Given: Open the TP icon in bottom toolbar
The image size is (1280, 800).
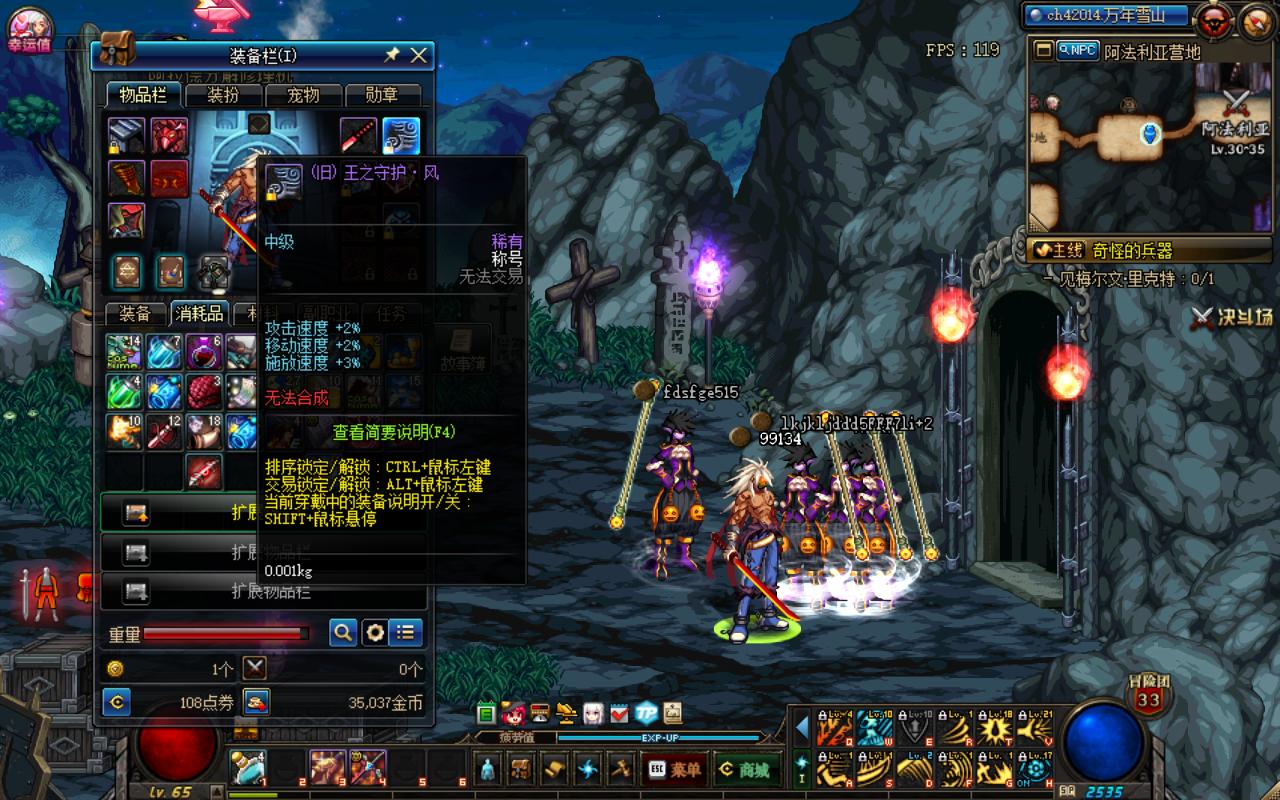Looking at the screenshot, I should pos(646,714).
